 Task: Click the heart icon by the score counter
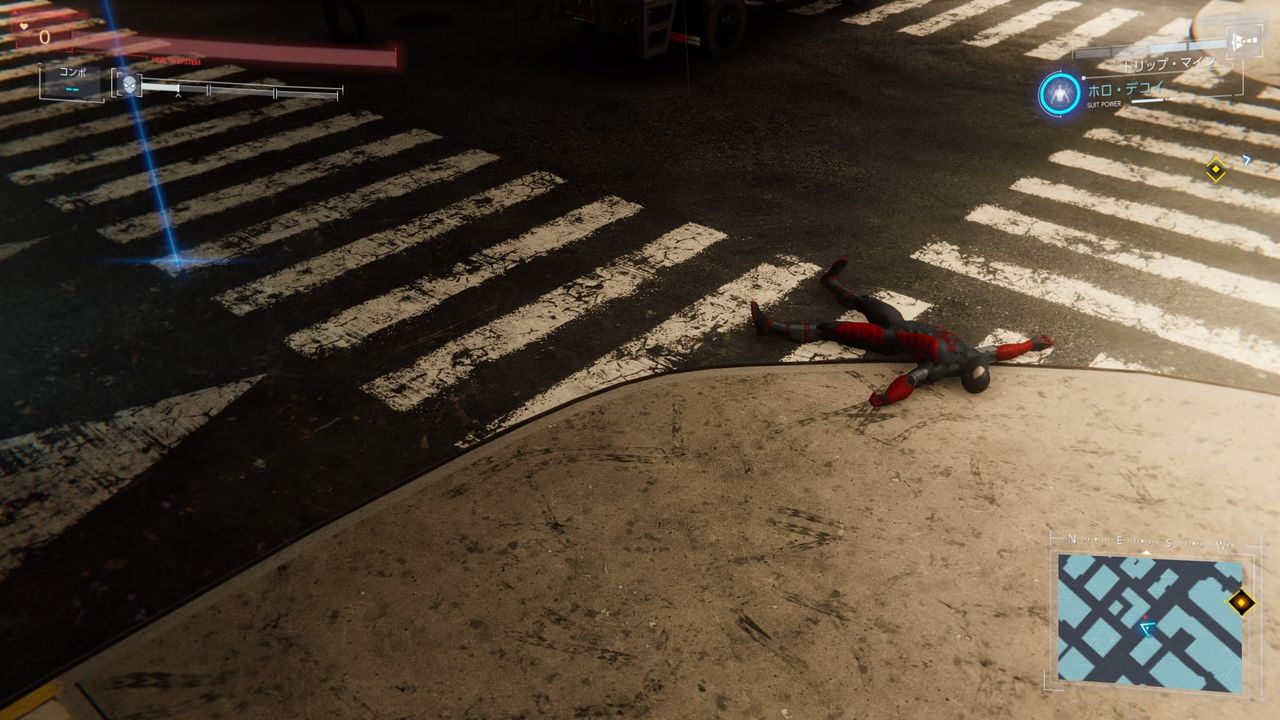(24, 26)
